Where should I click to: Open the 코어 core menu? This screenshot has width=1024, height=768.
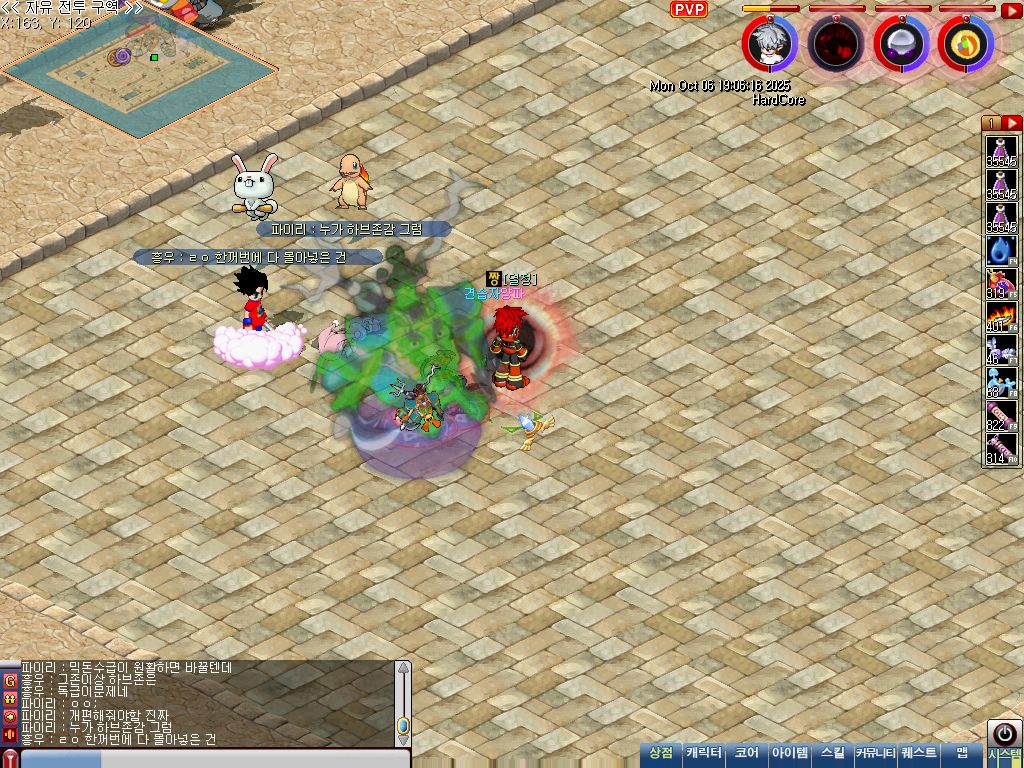point(747,753)
